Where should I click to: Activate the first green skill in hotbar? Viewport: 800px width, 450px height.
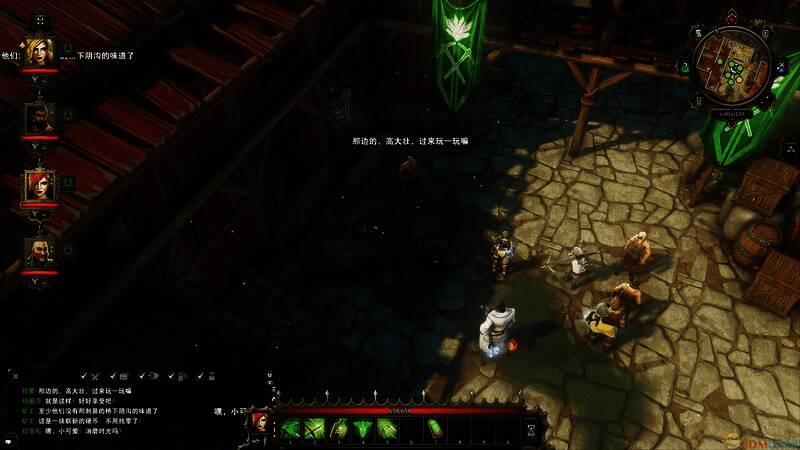(291, 428)
